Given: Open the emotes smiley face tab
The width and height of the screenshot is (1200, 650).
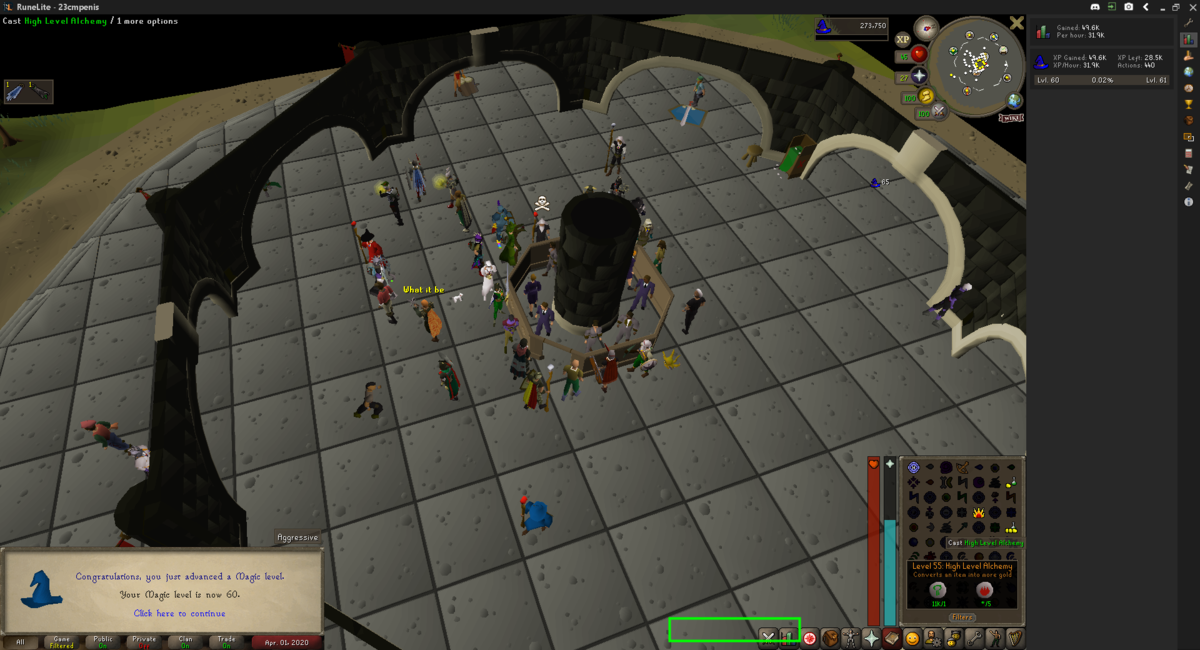Looking at the screenshot, I should [x=913, y=637].
